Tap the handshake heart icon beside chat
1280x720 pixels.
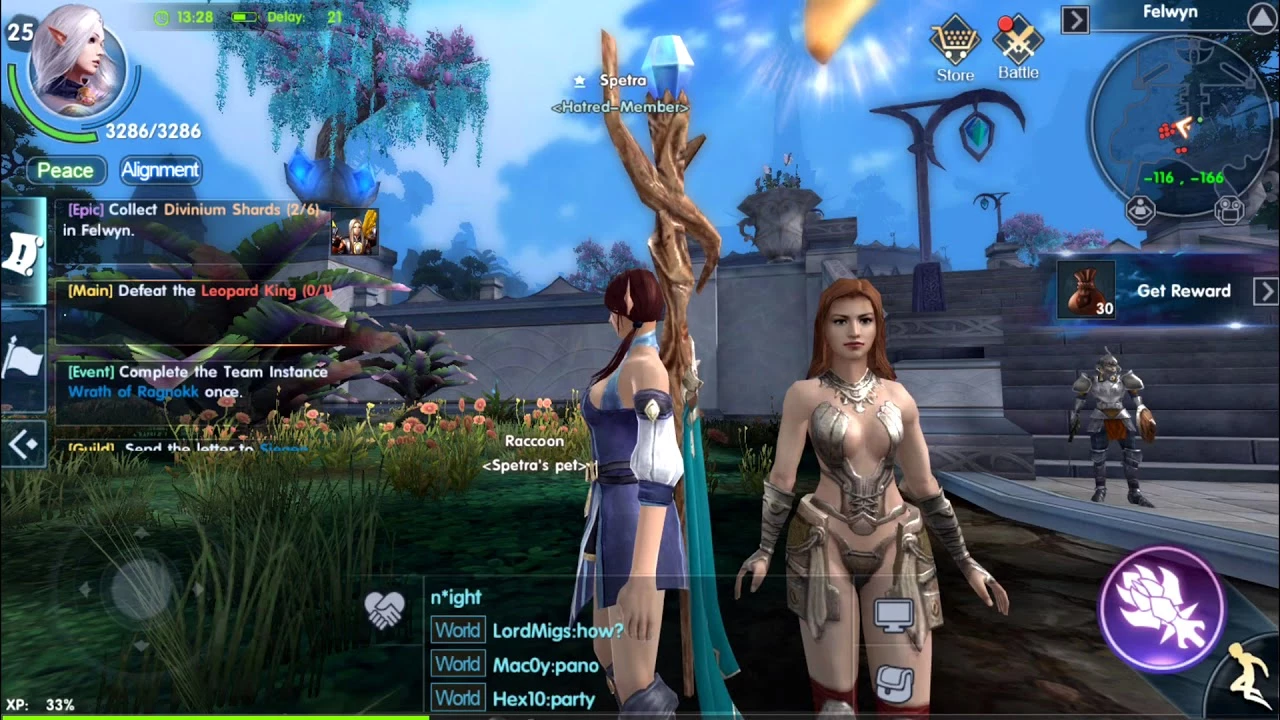coord(385,610)
